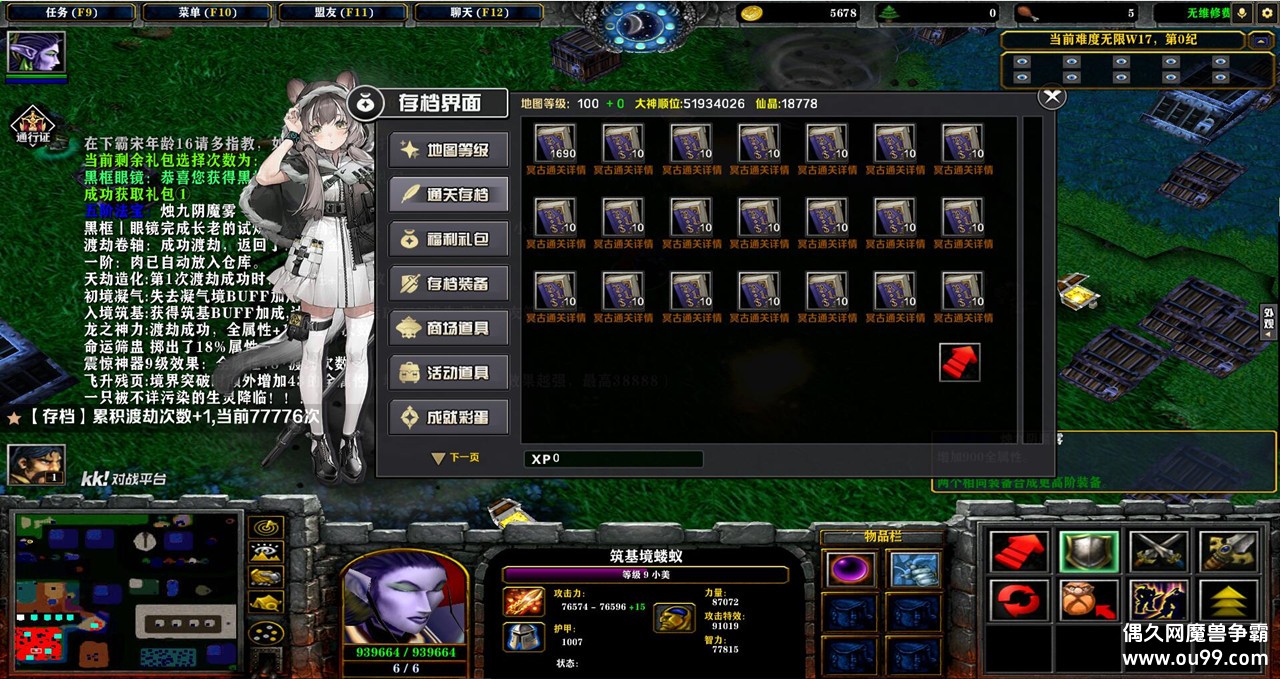Open the 菜单 (F10) game menu
Viewport: 1280px width, 679px height.
coord(206,13)
